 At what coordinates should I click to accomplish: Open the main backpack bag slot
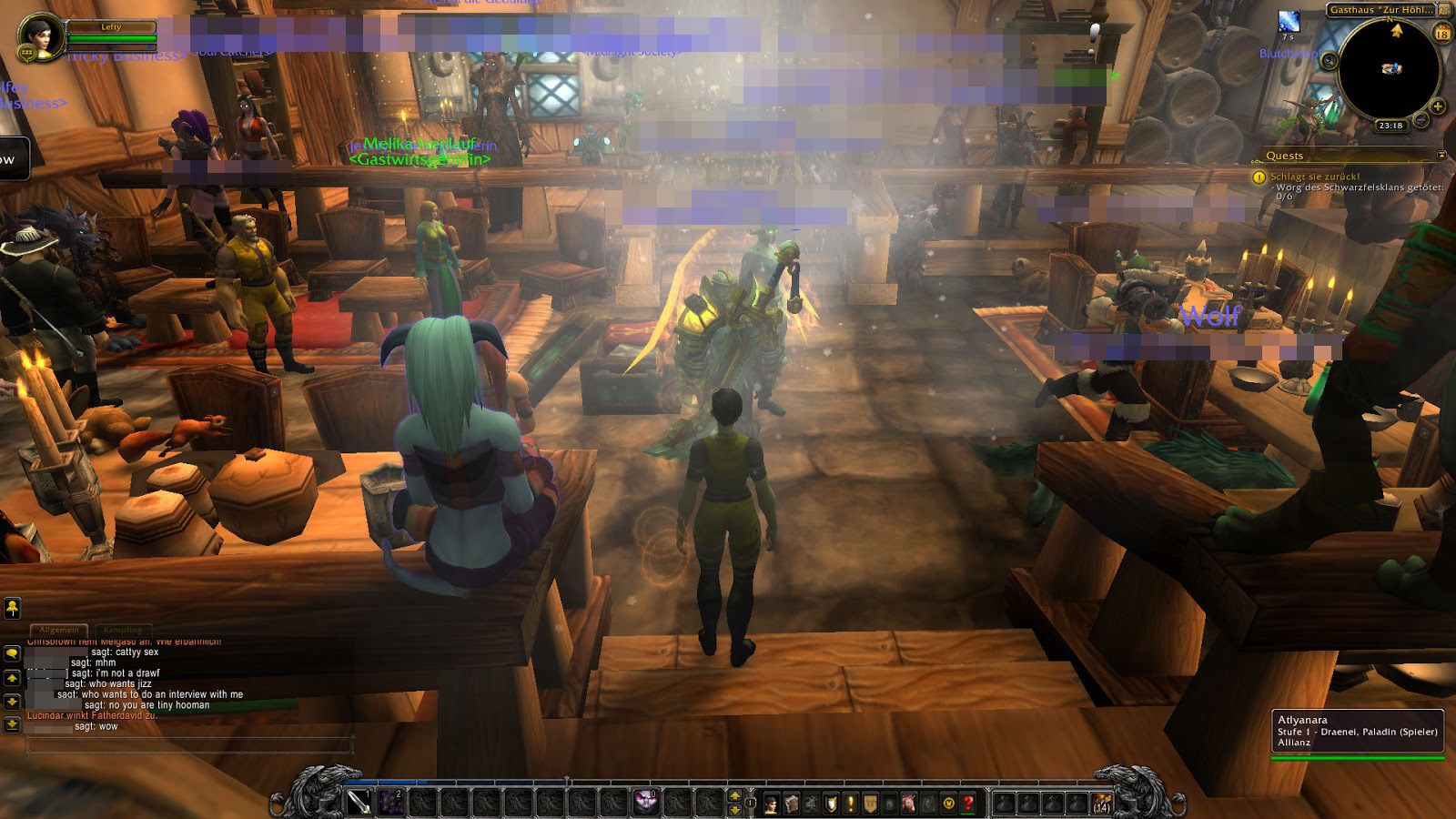click(x=1102, y=803)
